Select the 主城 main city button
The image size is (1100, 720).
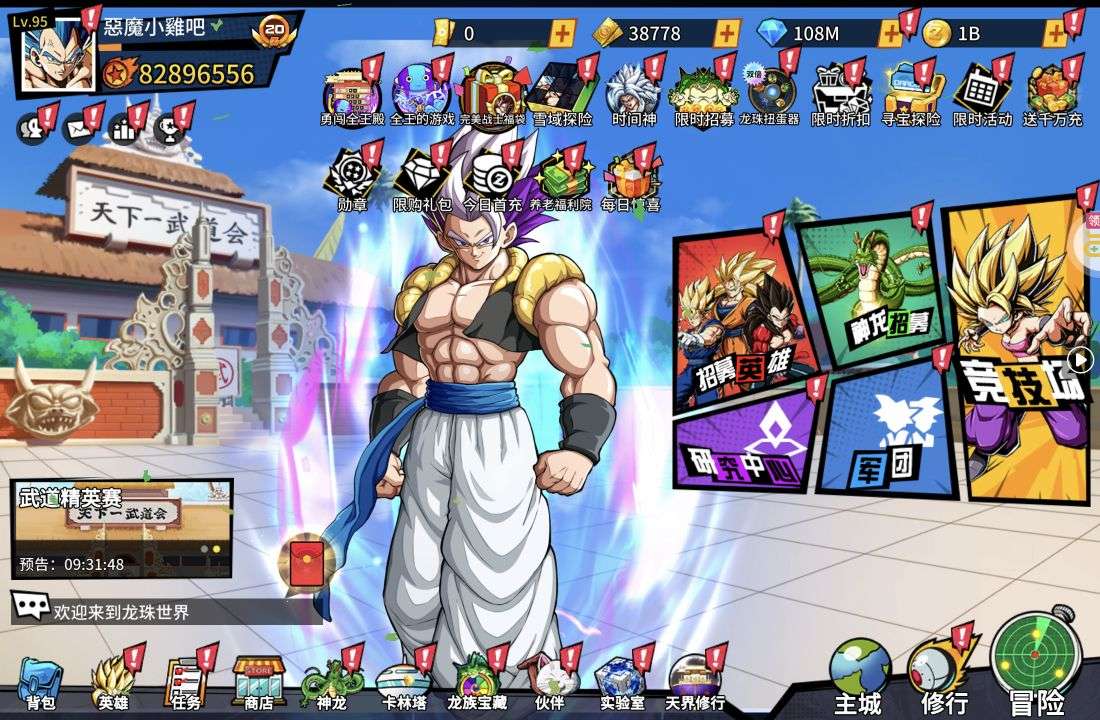(859, 672)
